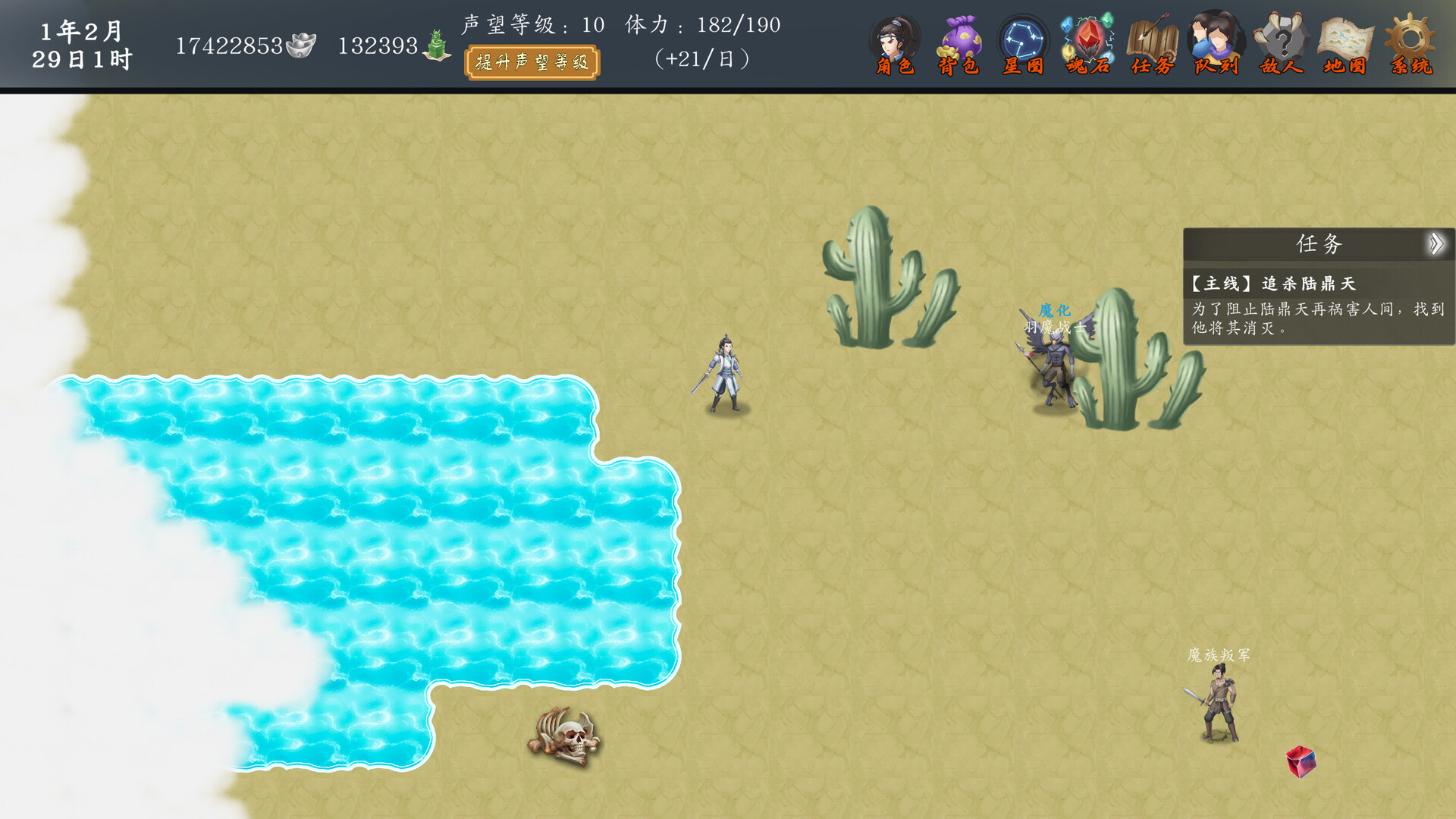
Task: Open the 角色 character menu
Action: (x=895, y=45)
